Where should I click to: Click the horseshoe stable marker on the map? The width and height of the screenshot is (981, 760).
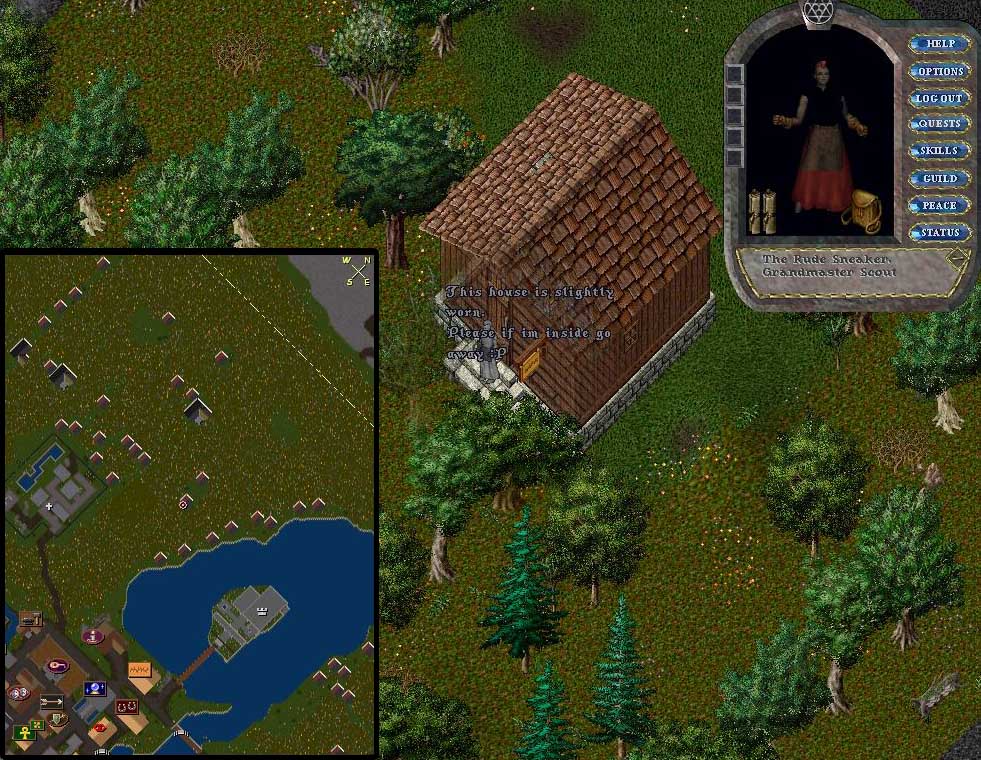point(126,707)
